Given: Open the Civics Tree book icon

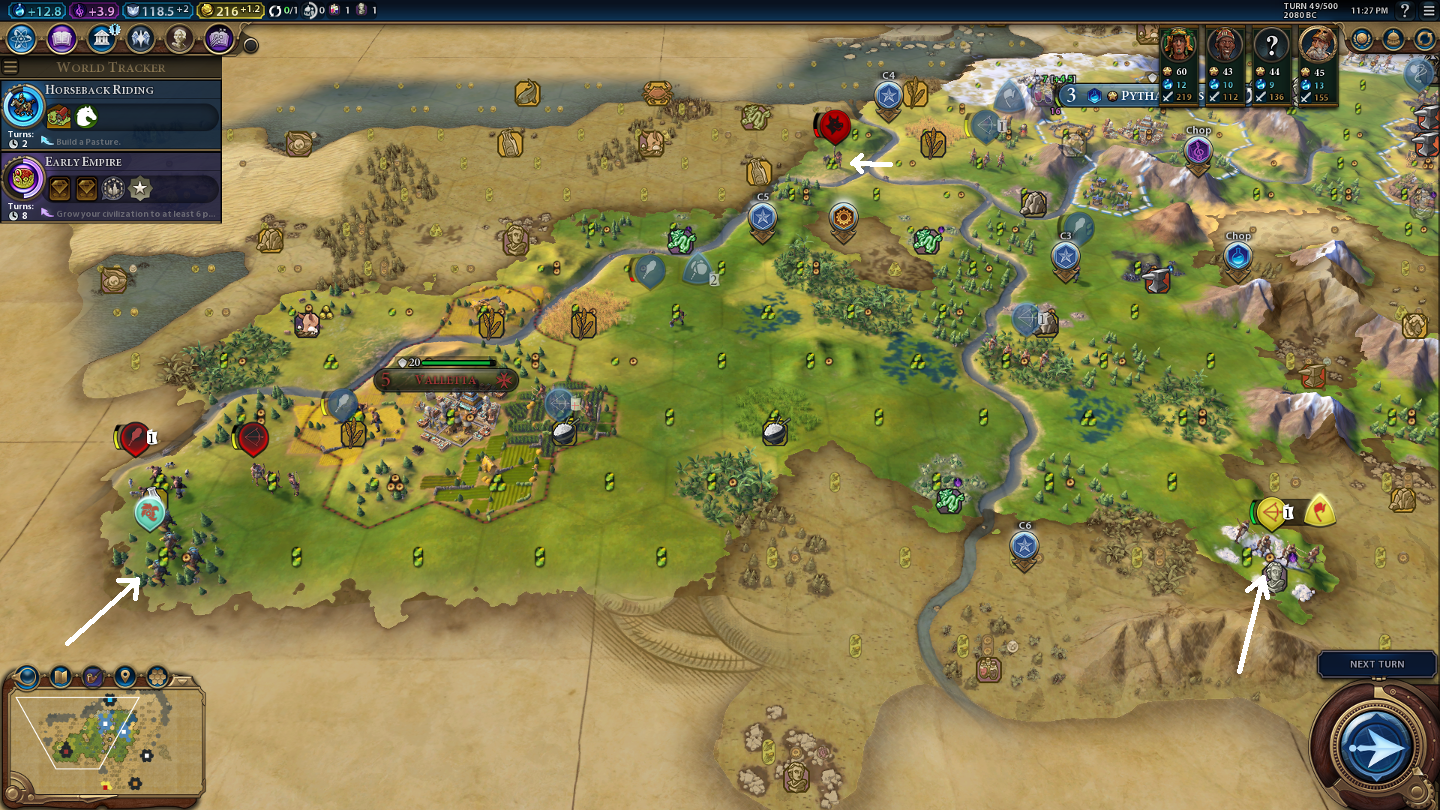Looking at the screenshot, I should tap(61, 39).
